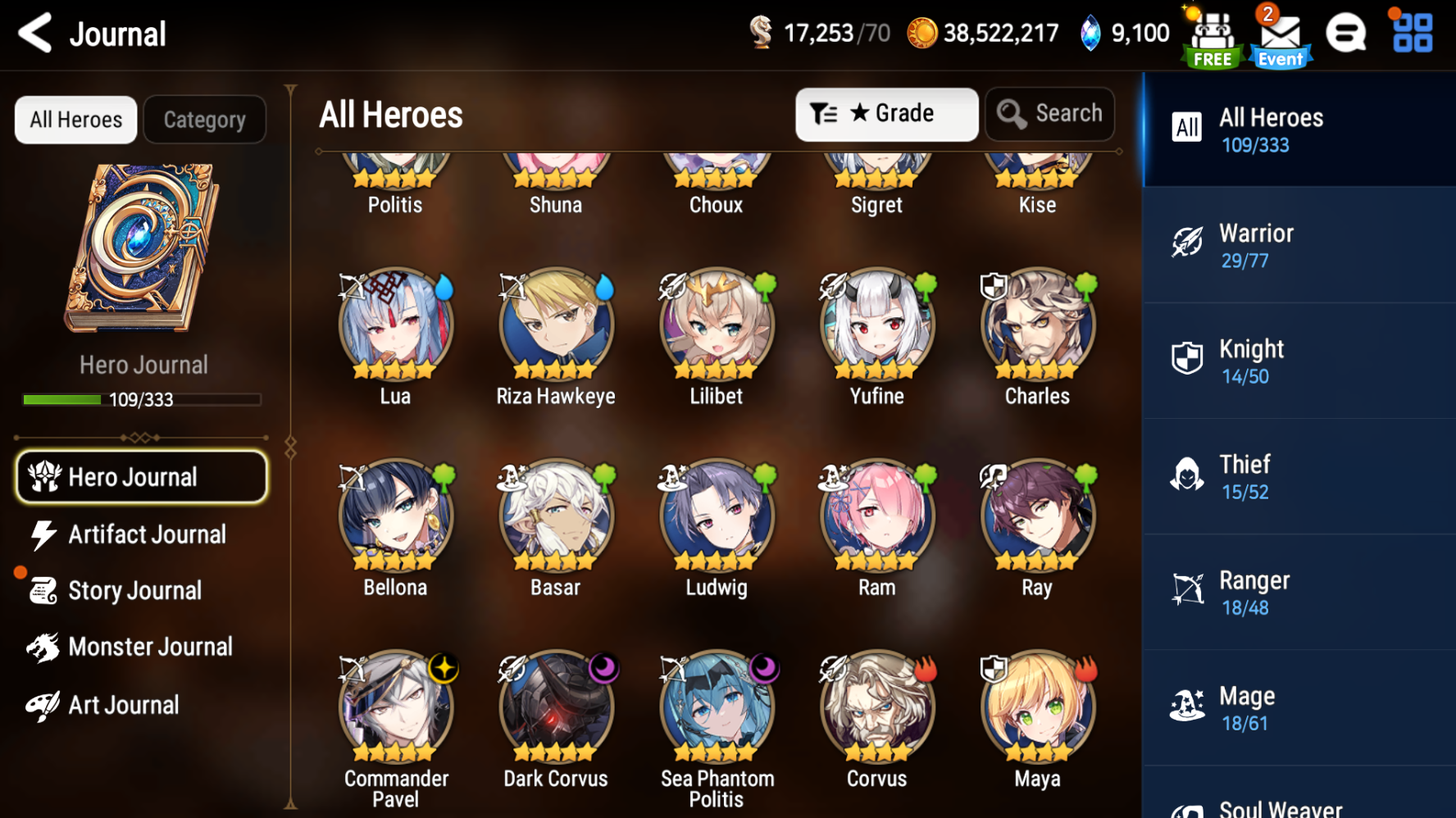
Task: Open the Search function
Action: 1049,114
